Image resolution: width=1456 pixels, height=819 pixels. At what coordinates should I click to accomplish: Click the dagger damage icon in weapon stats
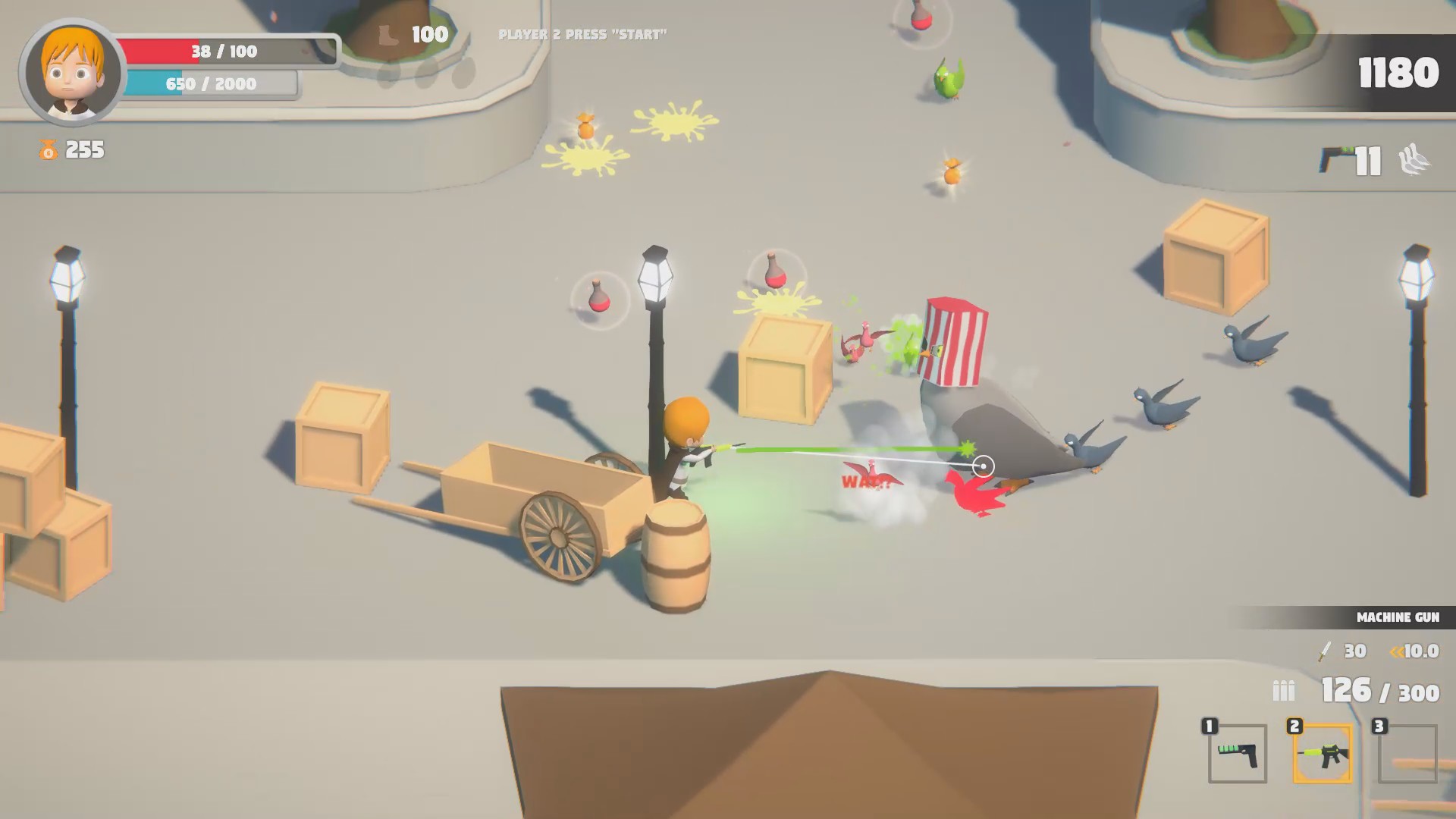click(x=1323, y=651)
